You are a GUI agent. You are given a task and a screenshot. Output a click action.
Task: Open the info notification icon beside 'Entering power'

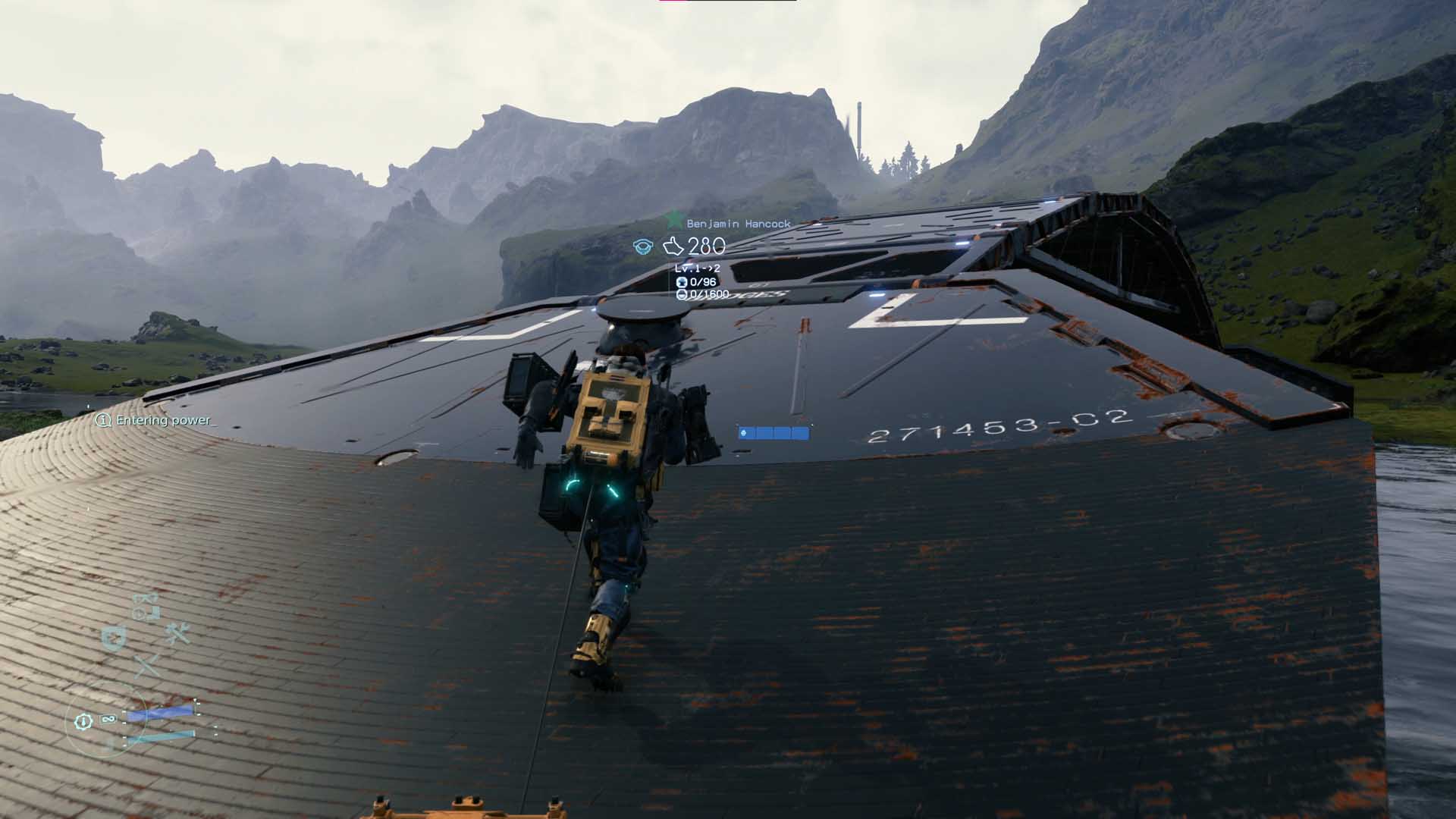point(103,420)
